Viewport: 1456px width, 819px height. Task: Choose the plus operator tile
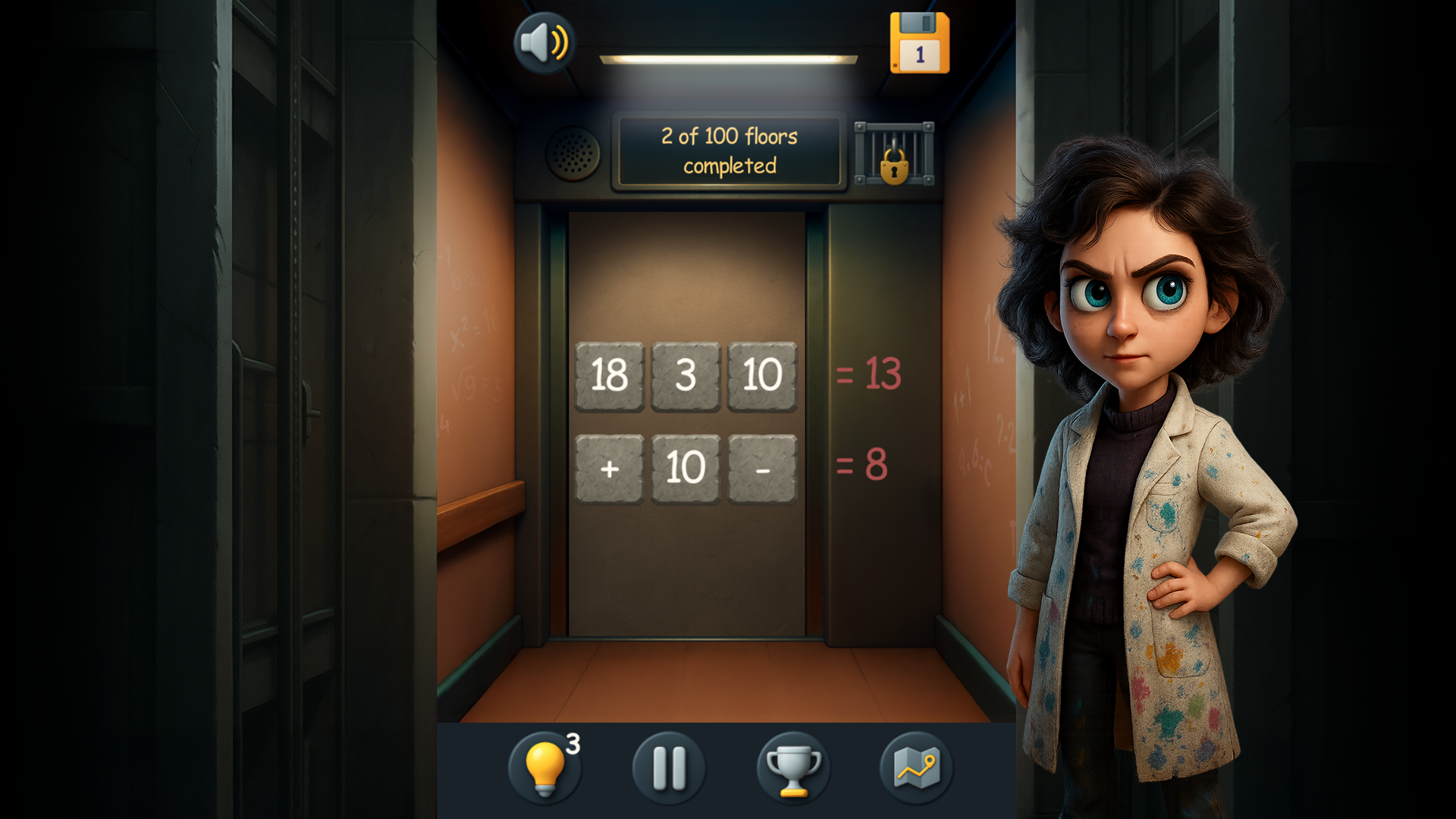click(610, 467)
